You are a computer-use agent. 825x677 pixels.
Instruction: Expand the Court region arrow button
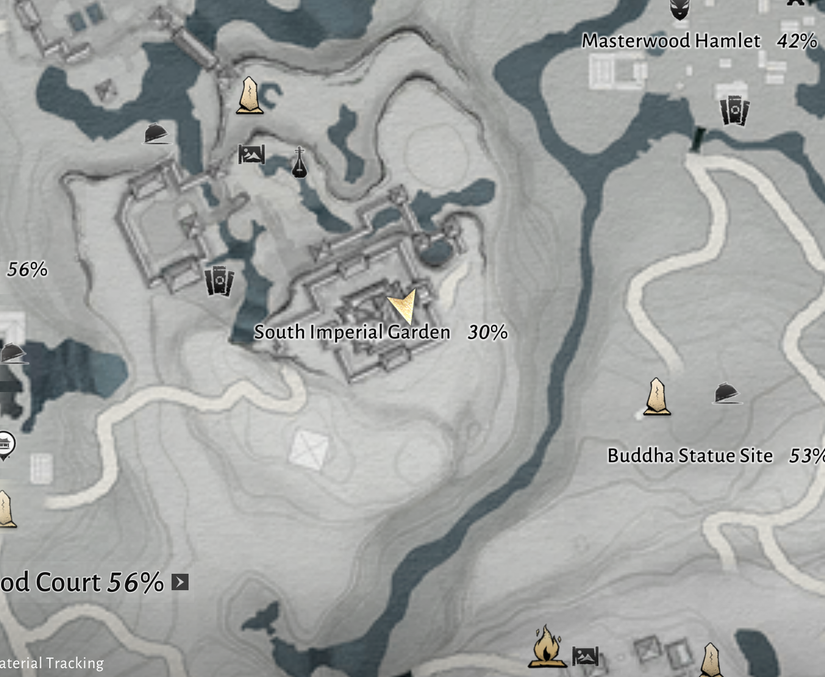[x=180, y=582]
